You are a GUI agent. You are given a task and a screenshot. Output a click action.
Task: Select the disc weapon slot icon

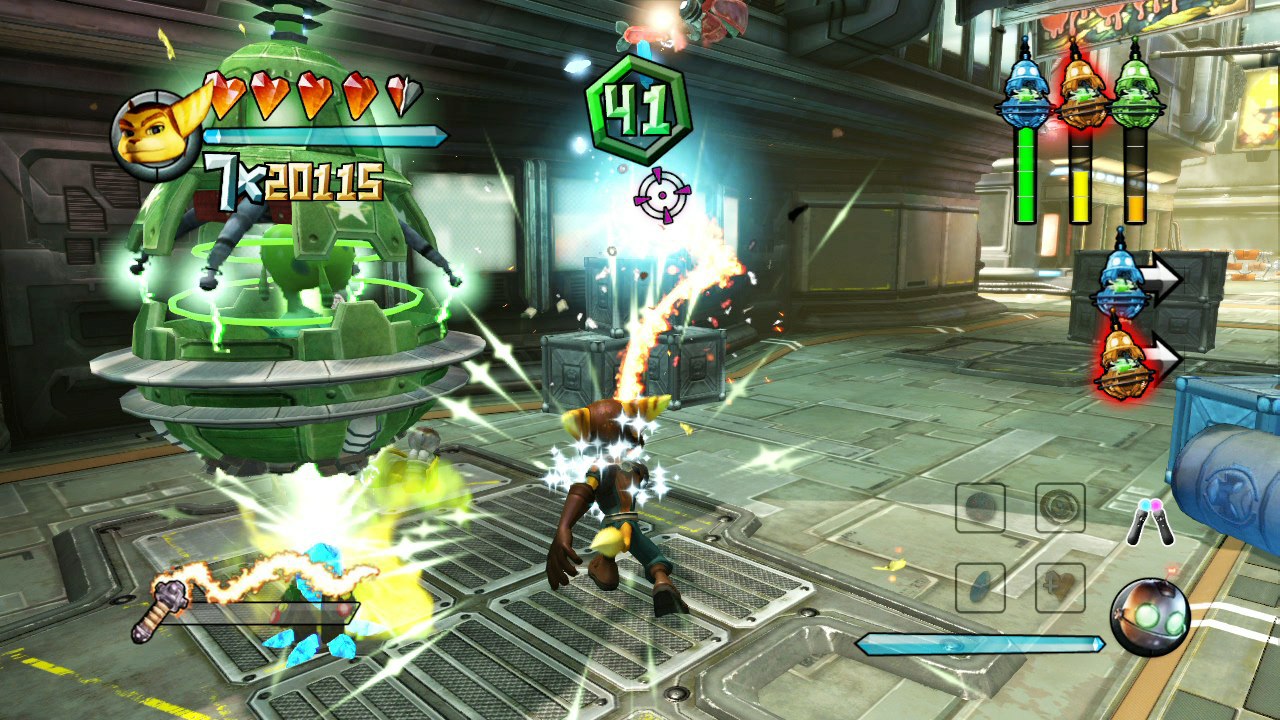tap(980, 585)
